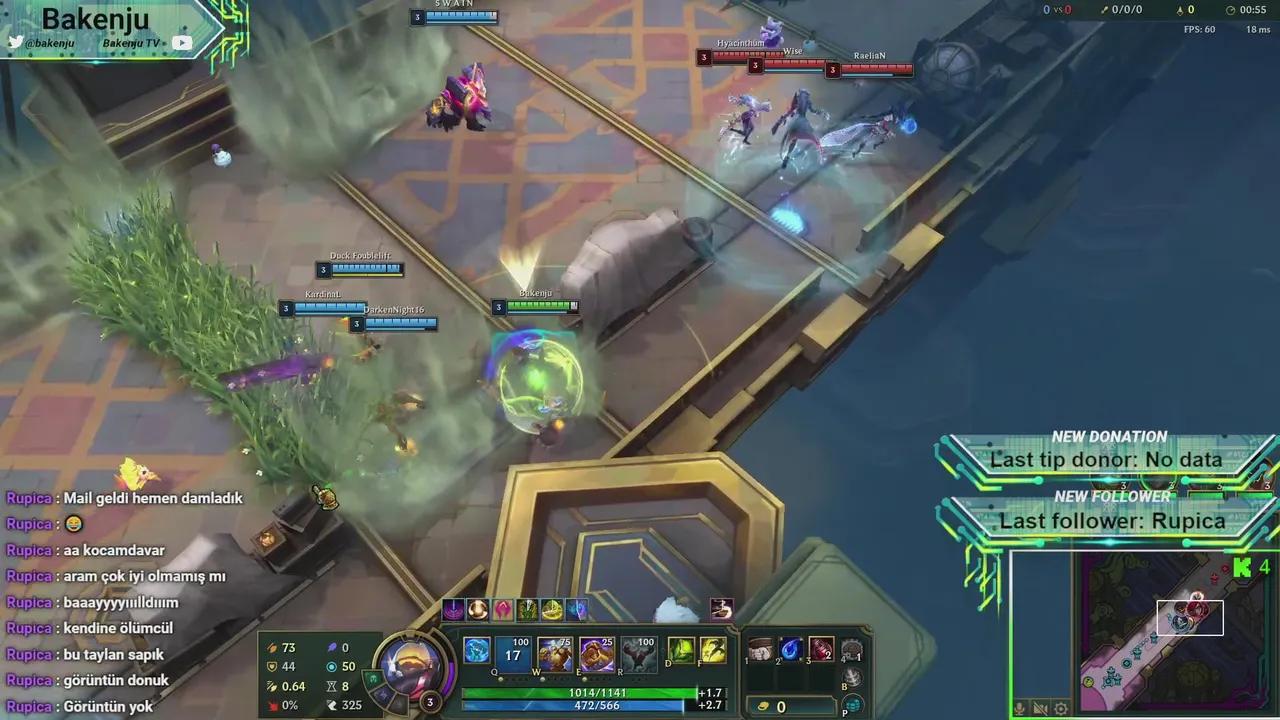Use the red potion in slot 3
Screen dimensions: 1280x720
click(x=821, y=649)
